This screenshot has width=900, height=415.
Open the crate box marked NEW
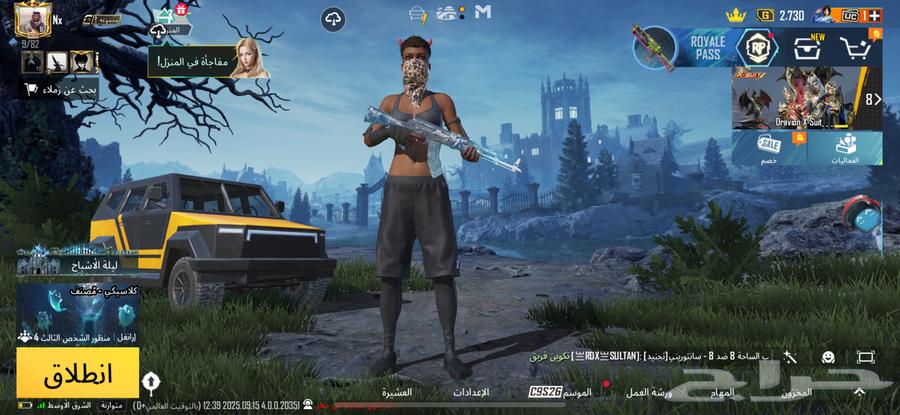(x=808, y=46)
